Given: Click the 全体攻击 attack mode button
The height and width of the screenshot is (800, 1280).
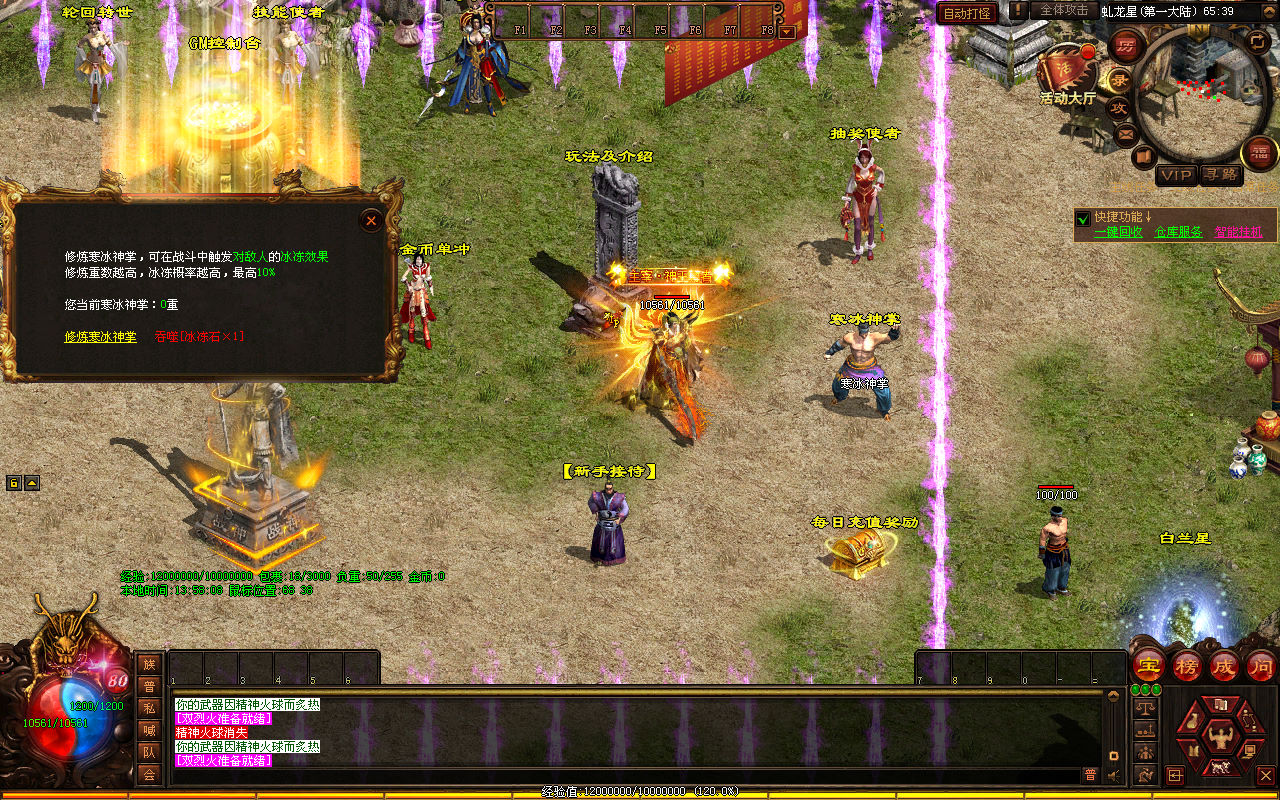Looking at the screenshot, I should (x=1064, y=10).
